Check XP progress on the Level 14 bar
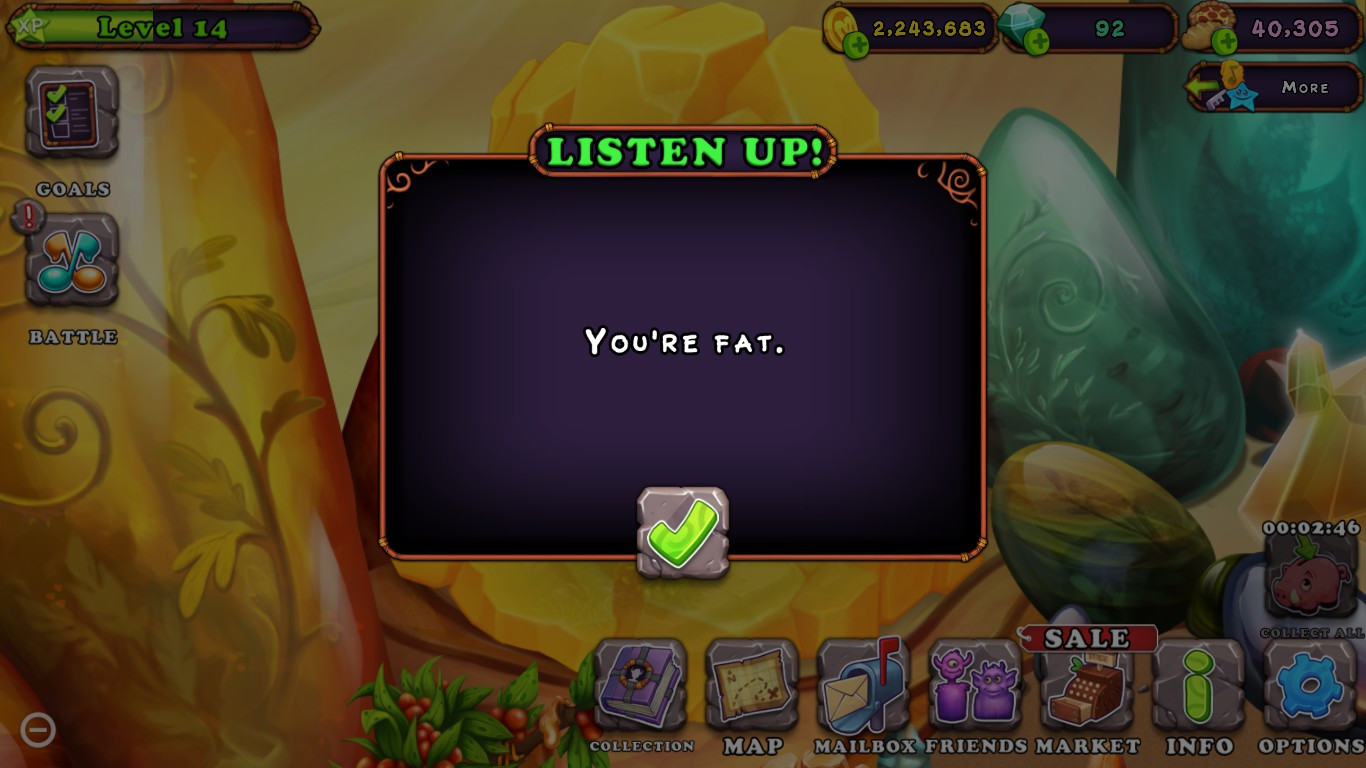Screen dimensions: 1366x768 tap(160, 28)
